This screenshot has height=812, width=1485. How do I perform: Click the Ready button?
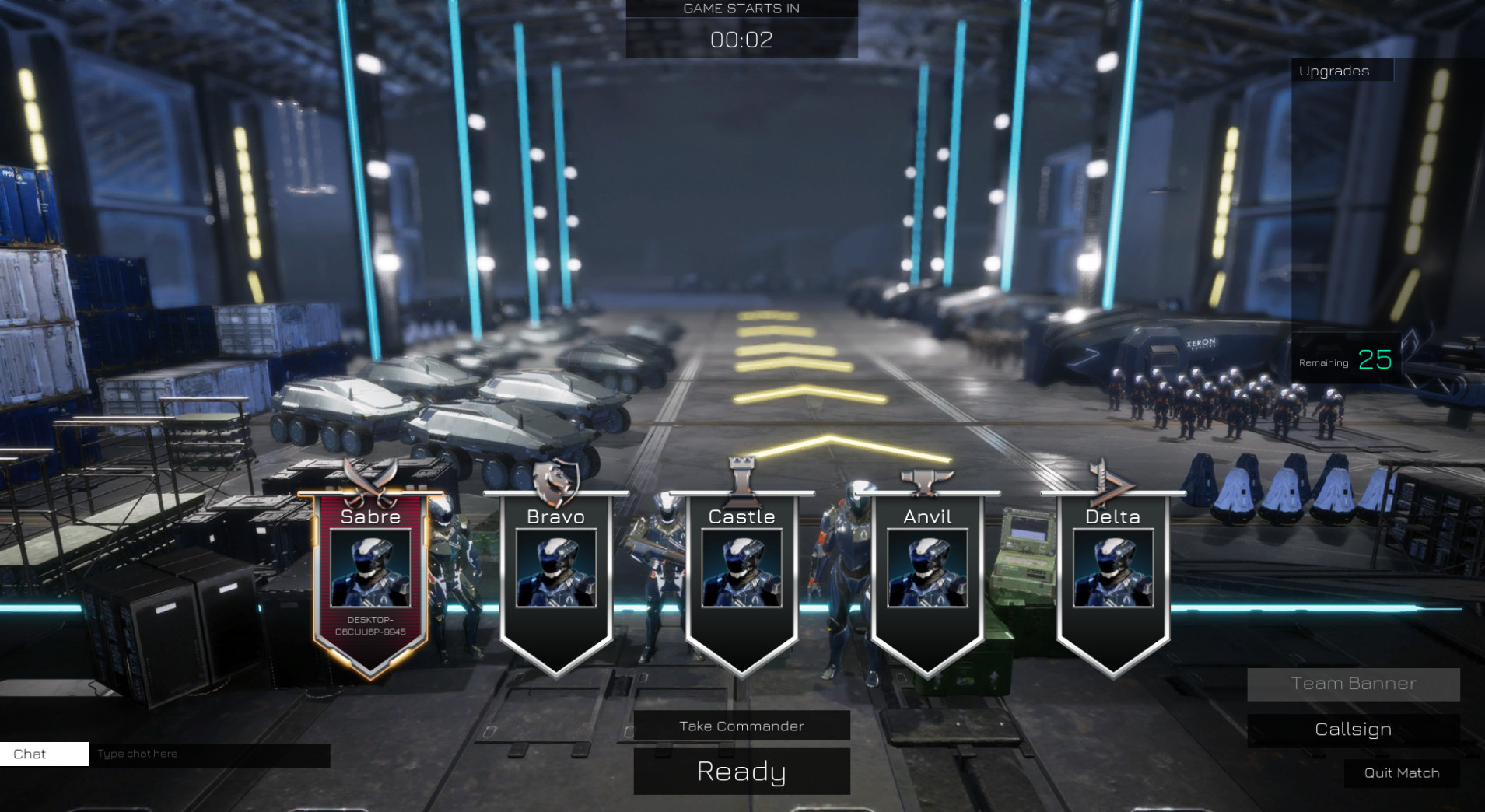(741, 771)
